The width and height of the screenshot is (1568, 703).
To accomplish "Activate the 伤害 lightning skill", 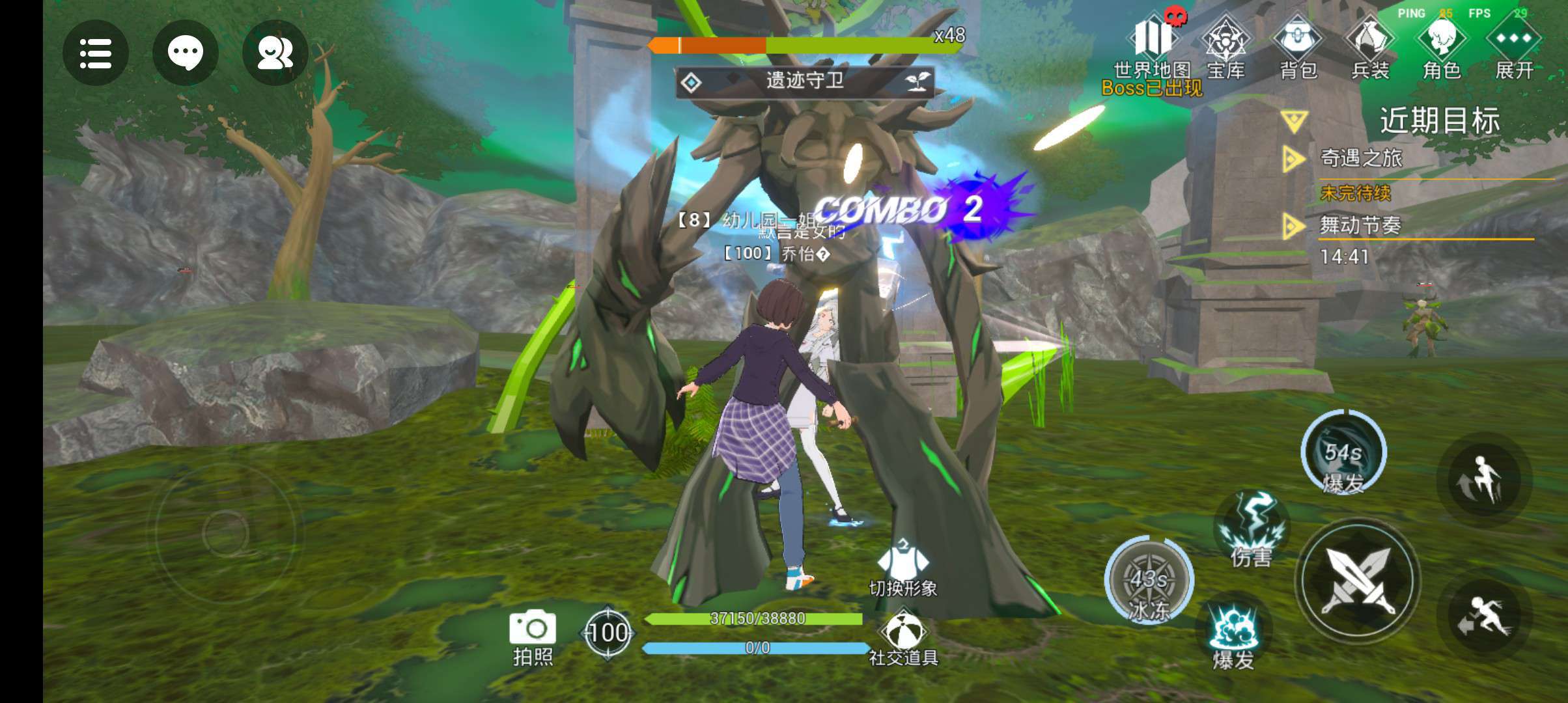I will (x=1252, y=529).
